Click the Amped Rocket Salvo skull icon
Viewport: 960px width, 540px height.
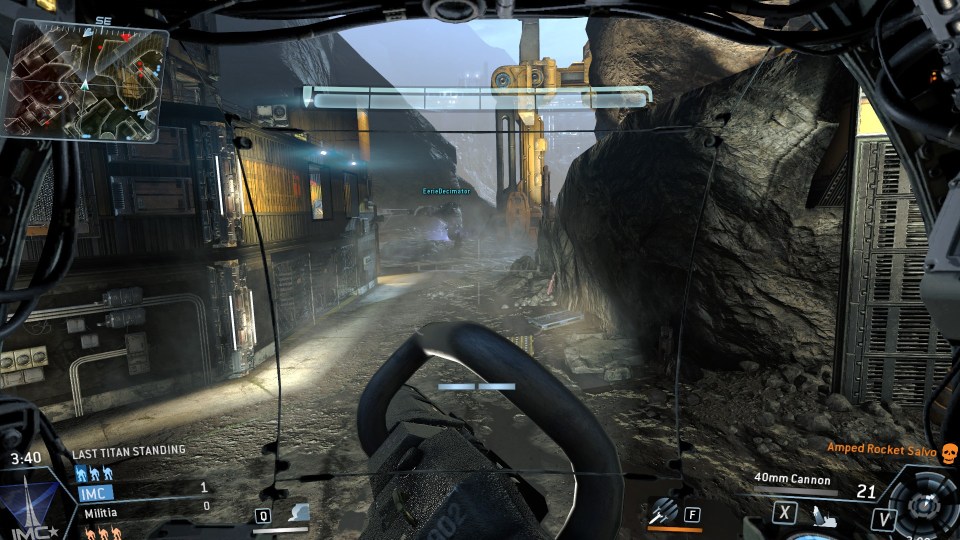point(949,451)
